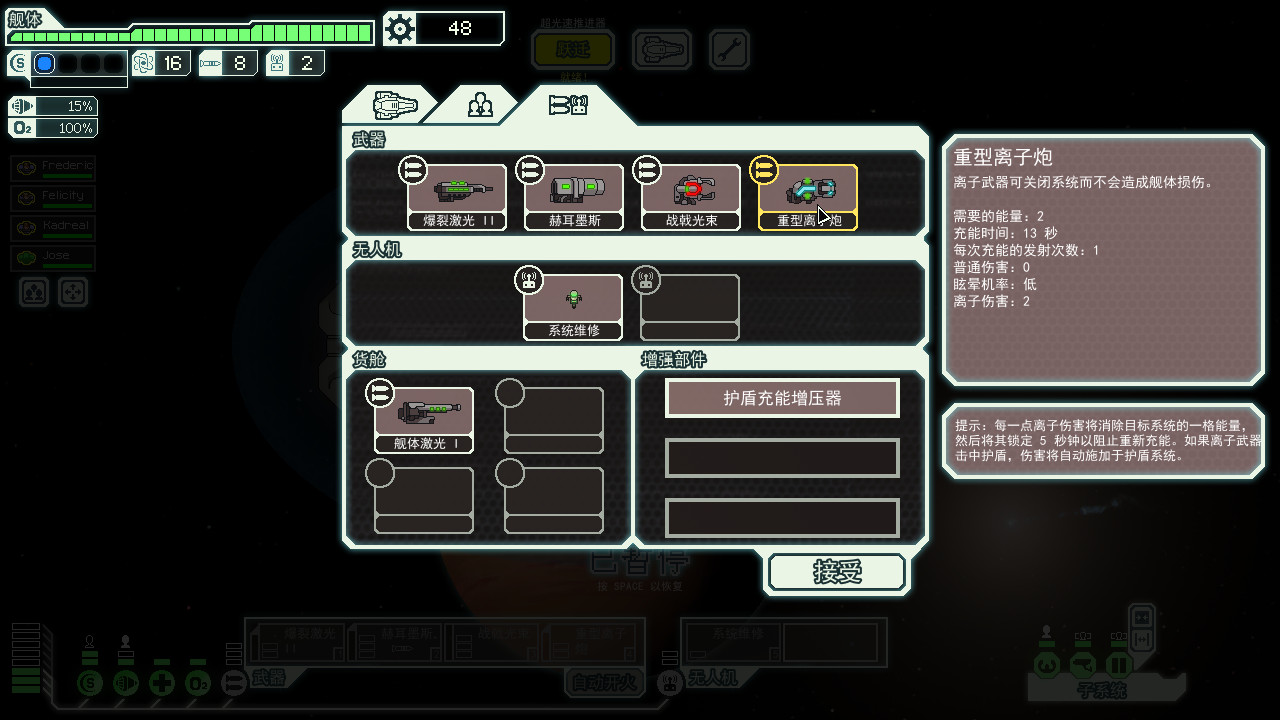Pick the 舰体激光 I cargo item
Viewport: 1280px width, 720px height.
pos(424,420)
